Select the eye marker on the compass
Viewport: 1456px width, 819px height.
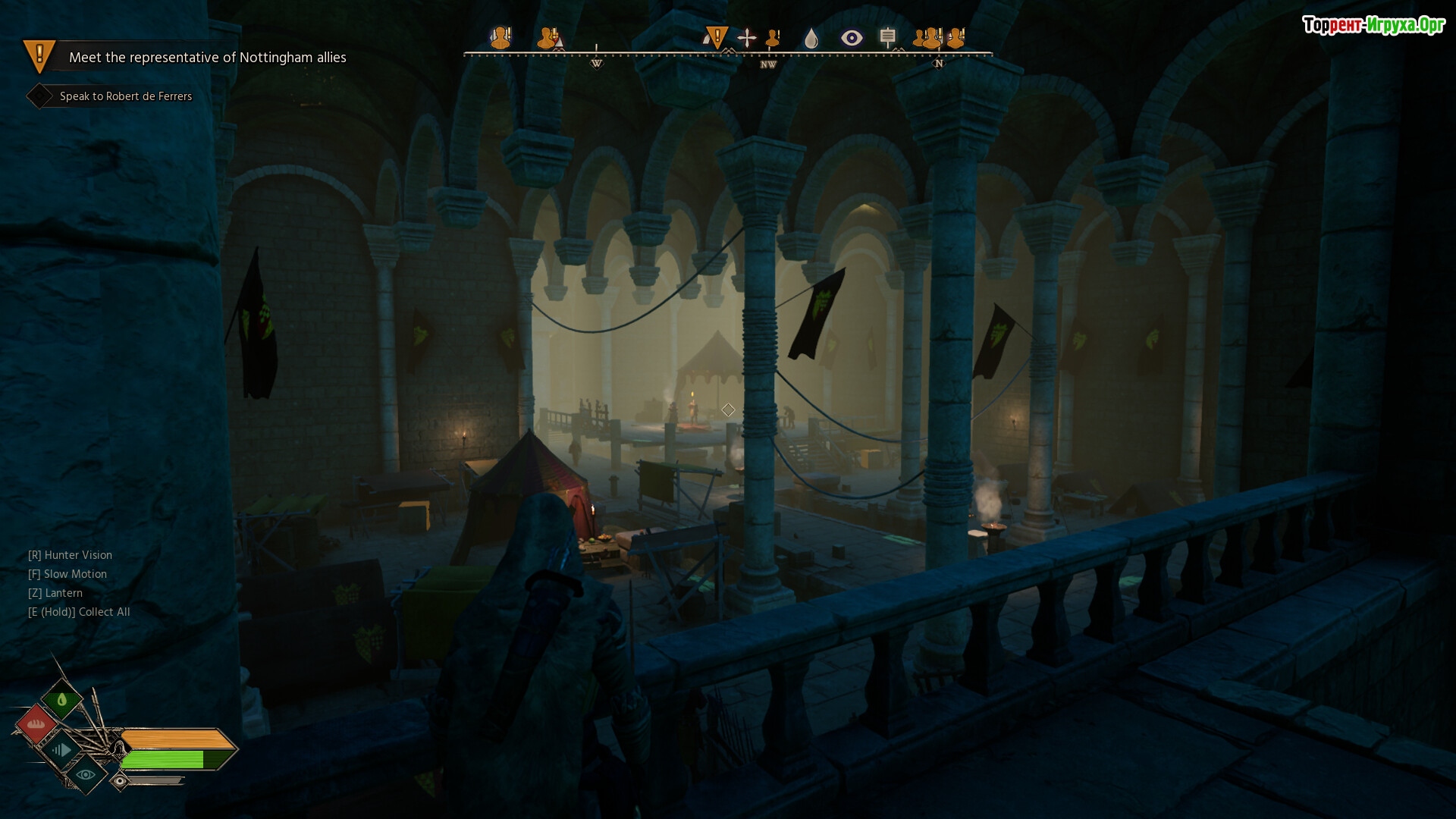click(x=852, y=38)
